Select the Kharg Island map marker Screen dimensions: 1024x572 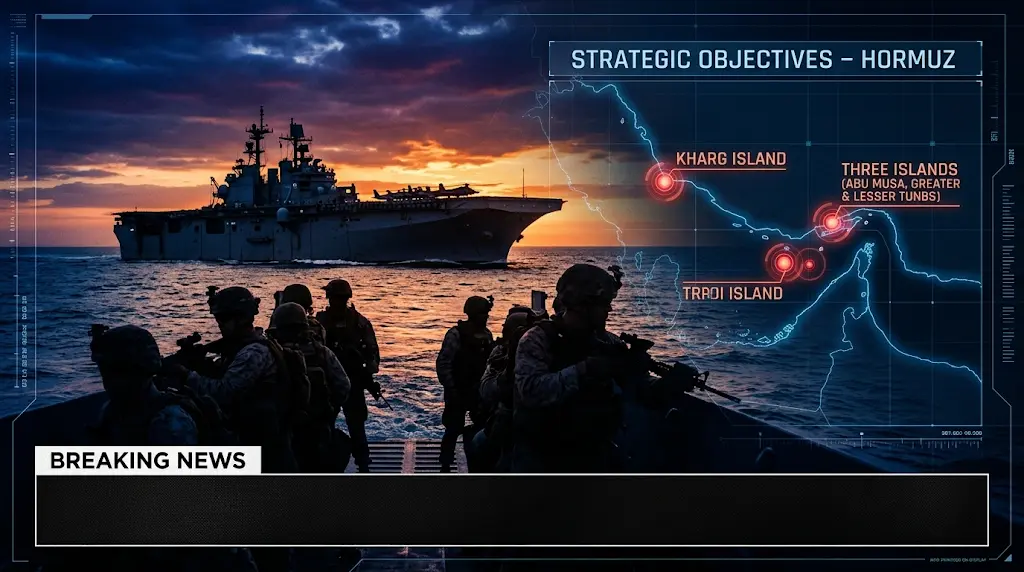(664, 182)
